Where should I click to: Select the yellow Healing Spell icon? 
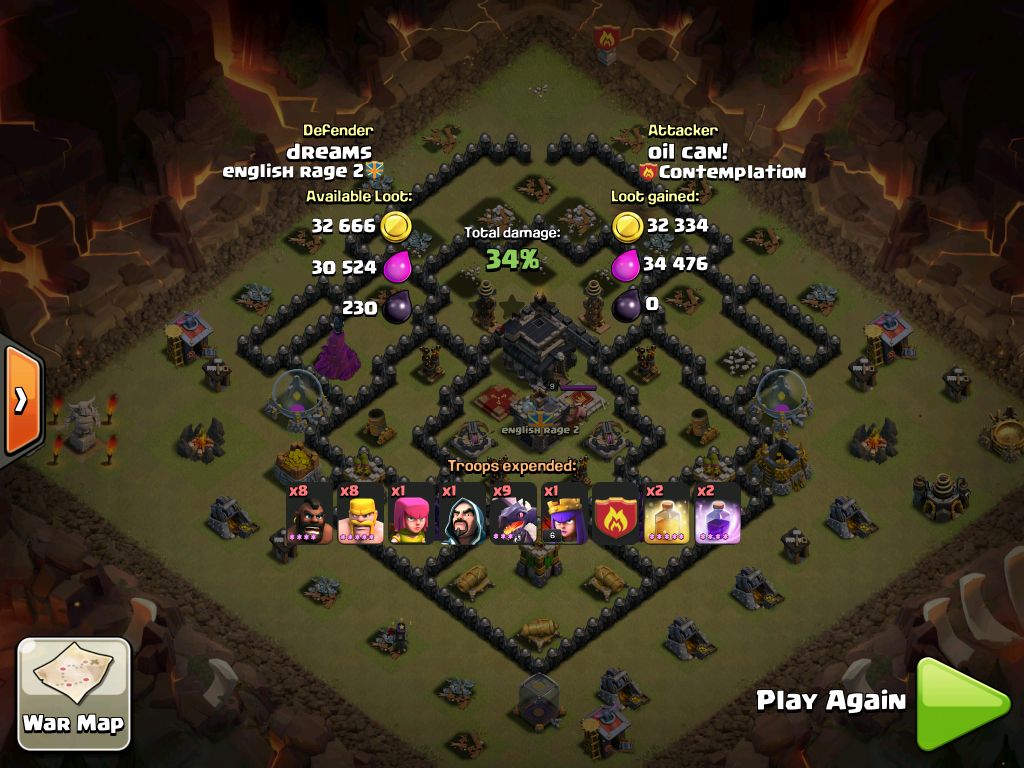[x=666, y=514]
